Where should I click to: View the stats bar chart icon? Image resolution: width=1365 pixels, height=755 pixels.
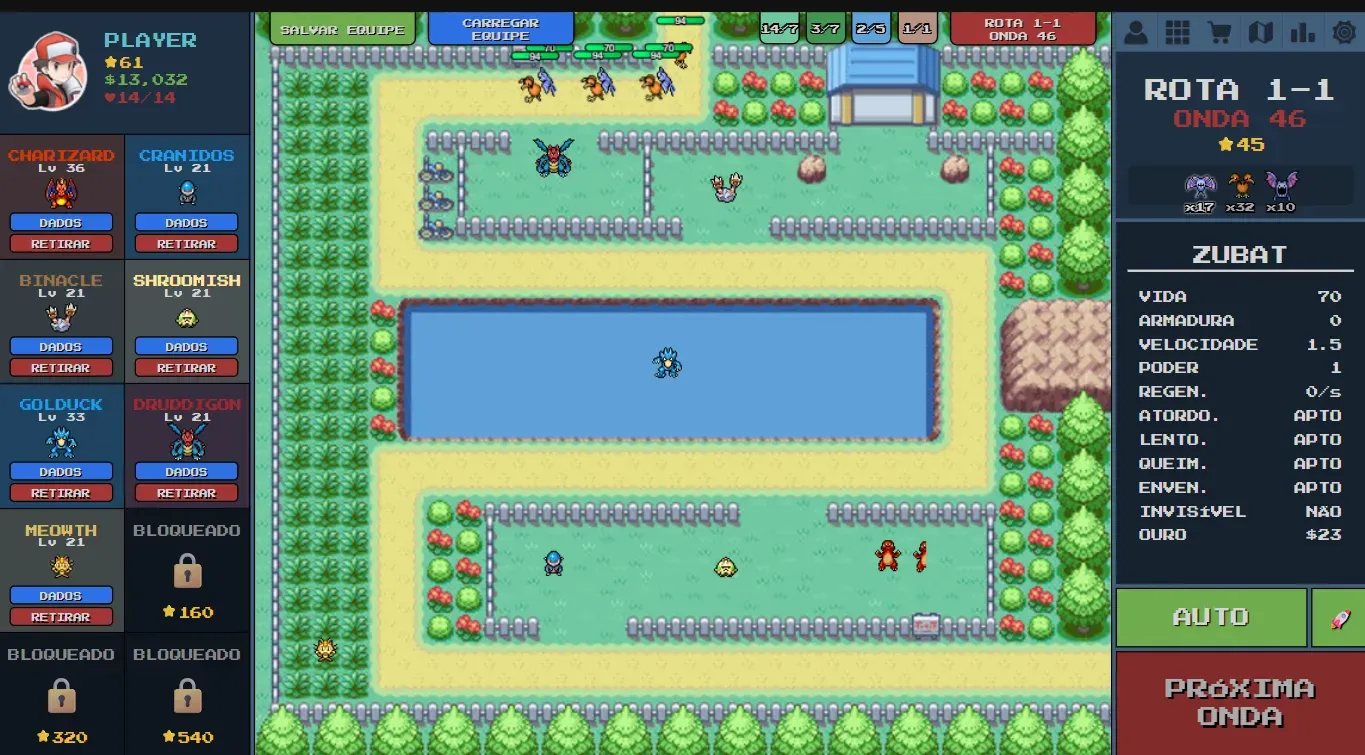1303,31
